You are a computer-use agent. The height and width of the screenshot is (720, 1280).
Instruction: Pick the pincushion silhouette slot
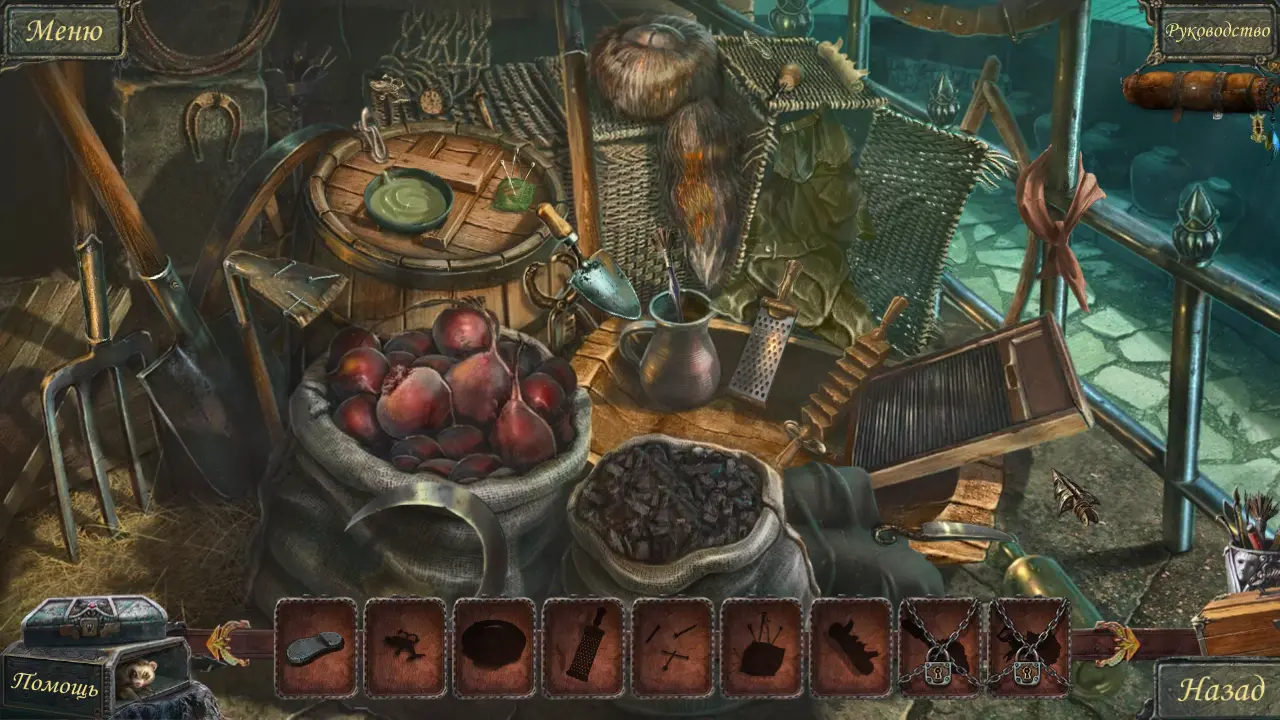[x=761, y=647]
